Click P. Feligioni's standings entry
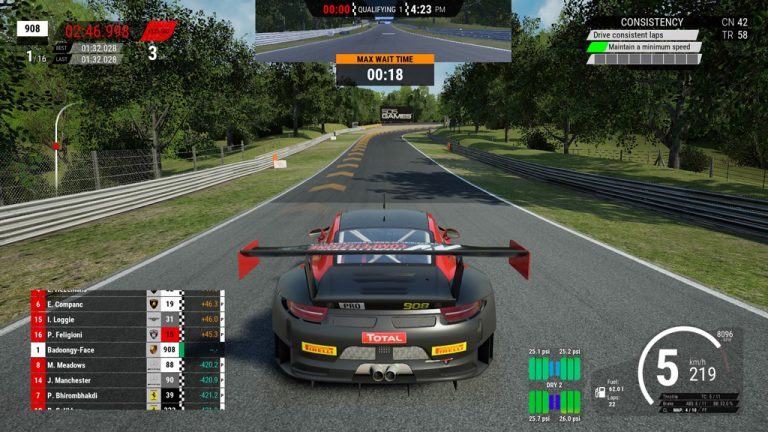Image resolution: width=768 pixels, height=432 pixels. click(80, 335)
